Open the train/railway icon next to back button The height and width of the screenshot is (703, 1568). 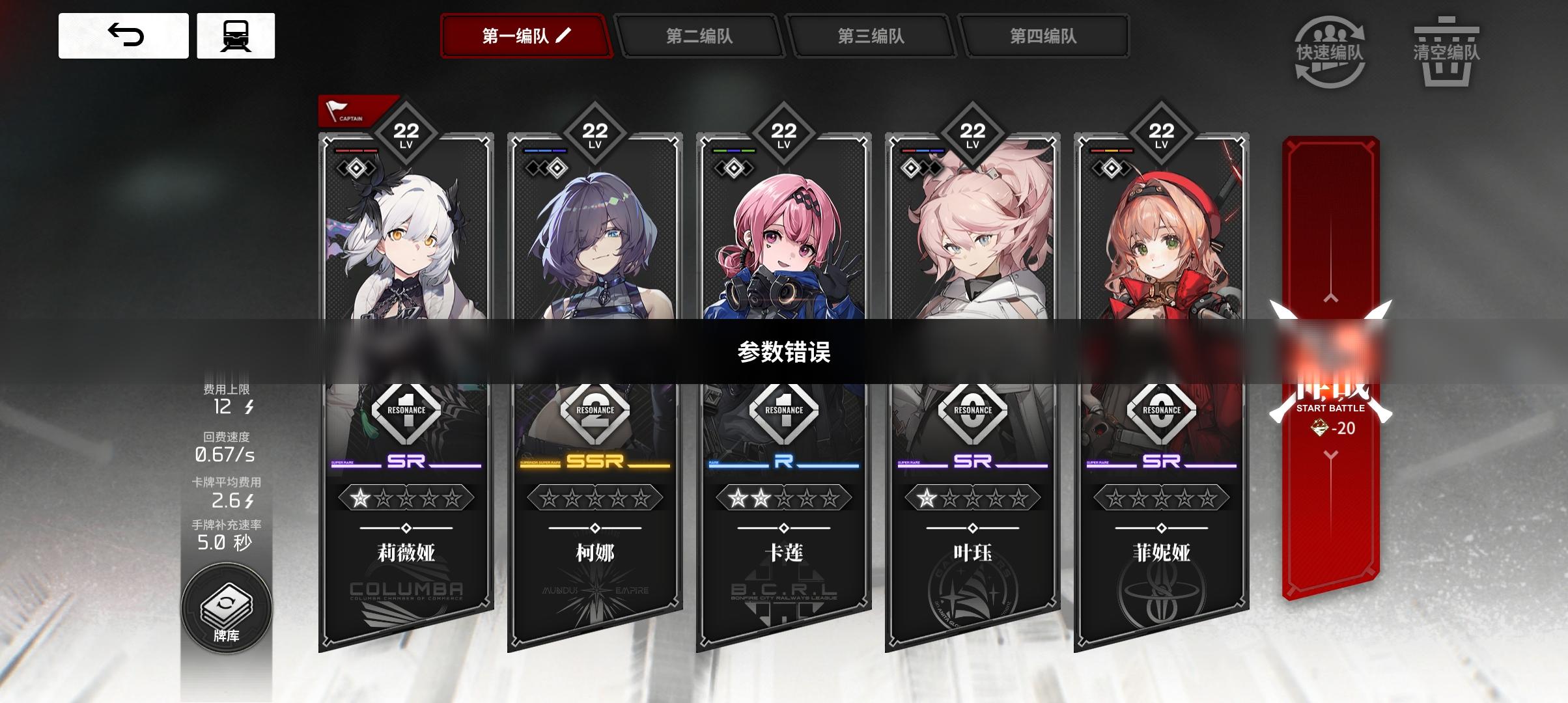(237, 37)
